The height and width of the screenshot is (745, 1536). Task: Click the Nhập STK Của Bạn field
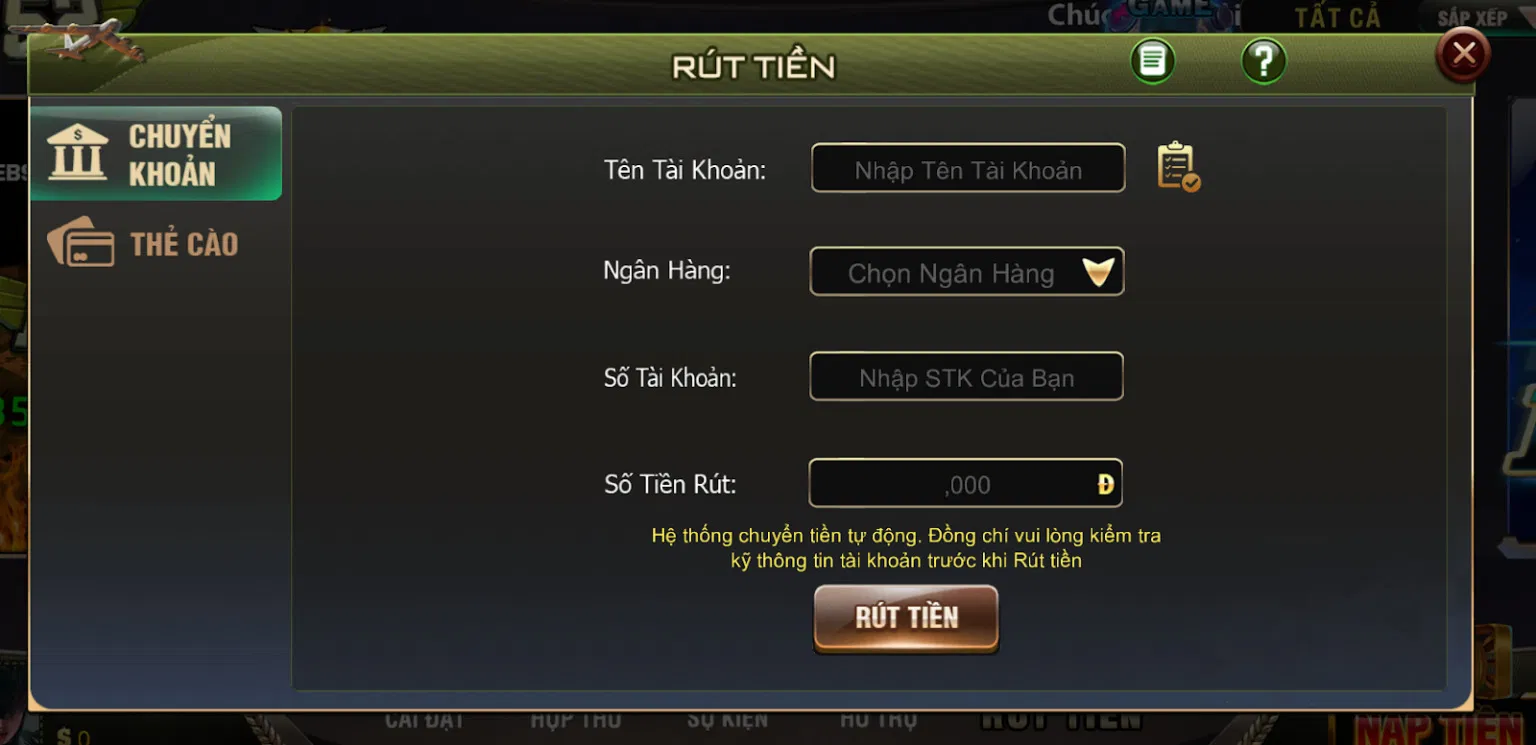pos(966,377)
